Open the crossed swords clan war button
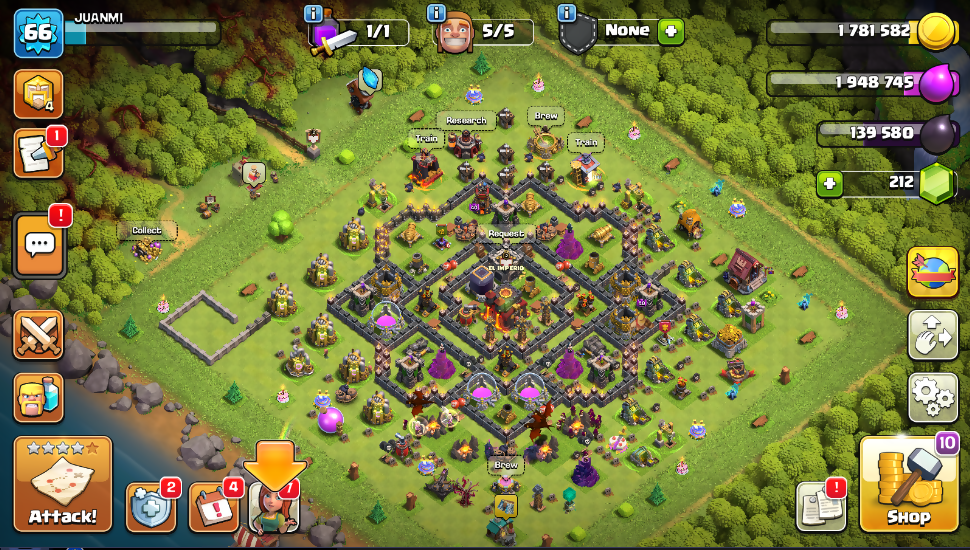The width and height of the screenshot is (970, 550). tap(39, 334)
